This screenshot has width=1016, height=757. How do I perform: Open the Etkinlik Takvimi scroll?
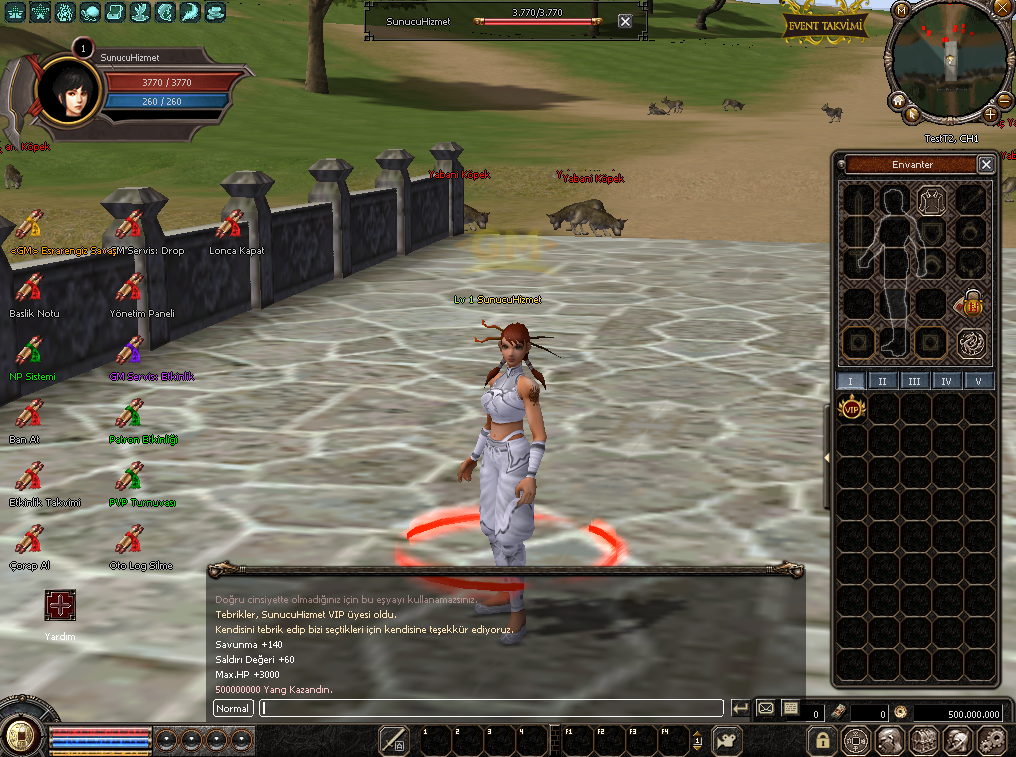(30, 477)
